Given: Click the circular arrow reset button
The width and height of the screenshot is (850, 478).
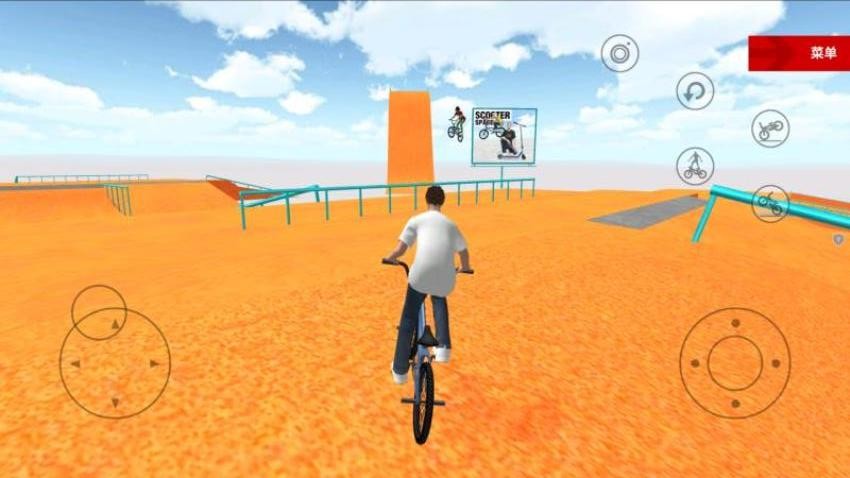Looking at the screenshot, I should [x=695, y=91].
